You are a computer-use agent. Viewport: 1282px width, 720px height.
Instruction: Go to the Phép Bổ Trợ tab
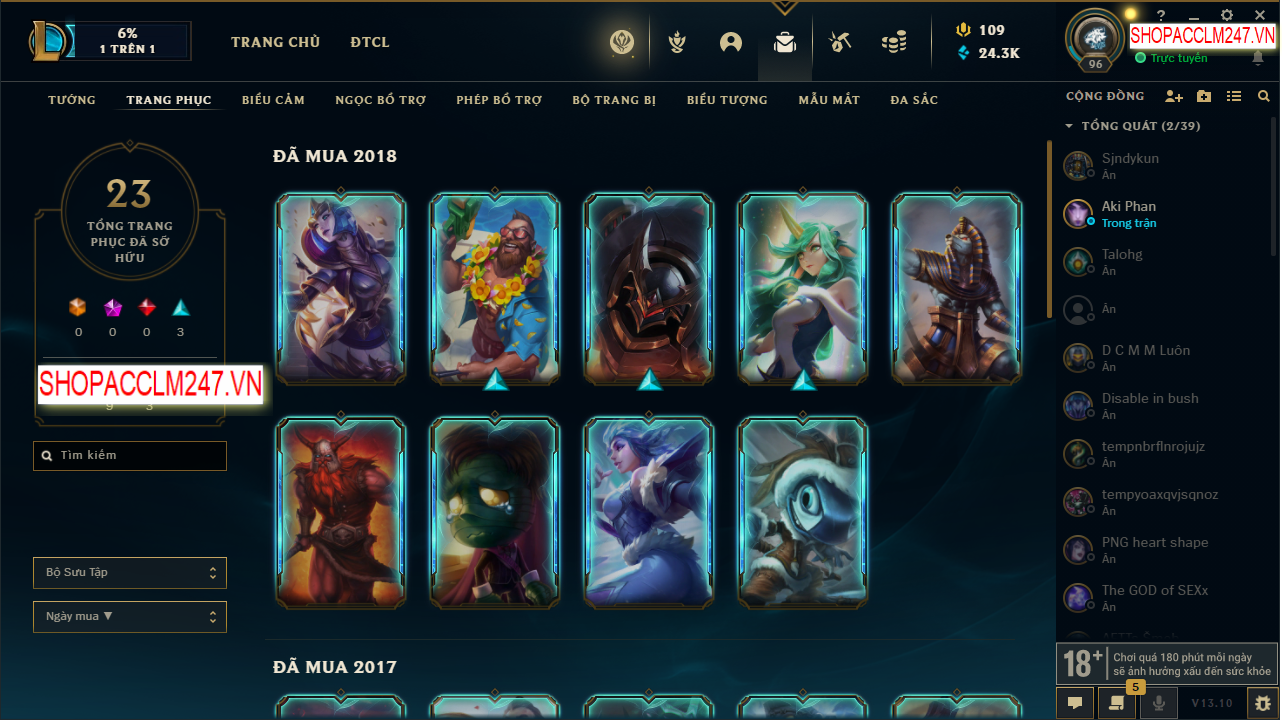499,100
